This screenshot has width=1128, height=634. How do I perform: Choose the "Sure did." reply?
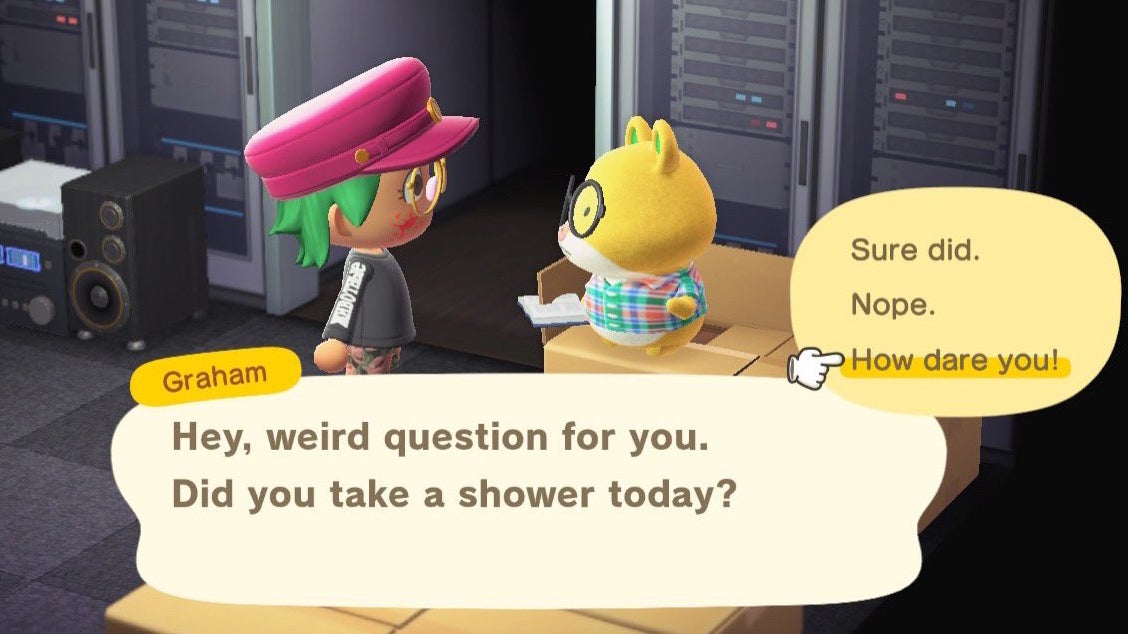(915, 250)
